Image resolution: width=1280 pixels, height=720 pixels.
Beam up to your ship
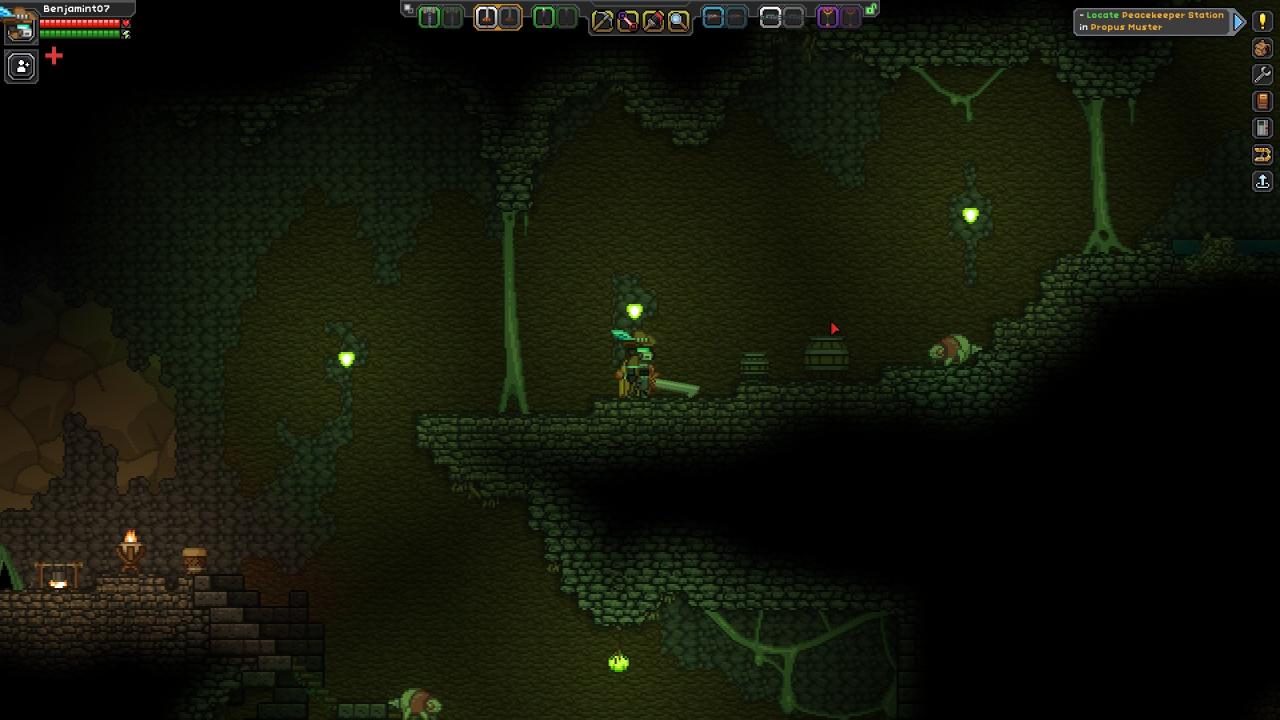(x=1262, y=181)
